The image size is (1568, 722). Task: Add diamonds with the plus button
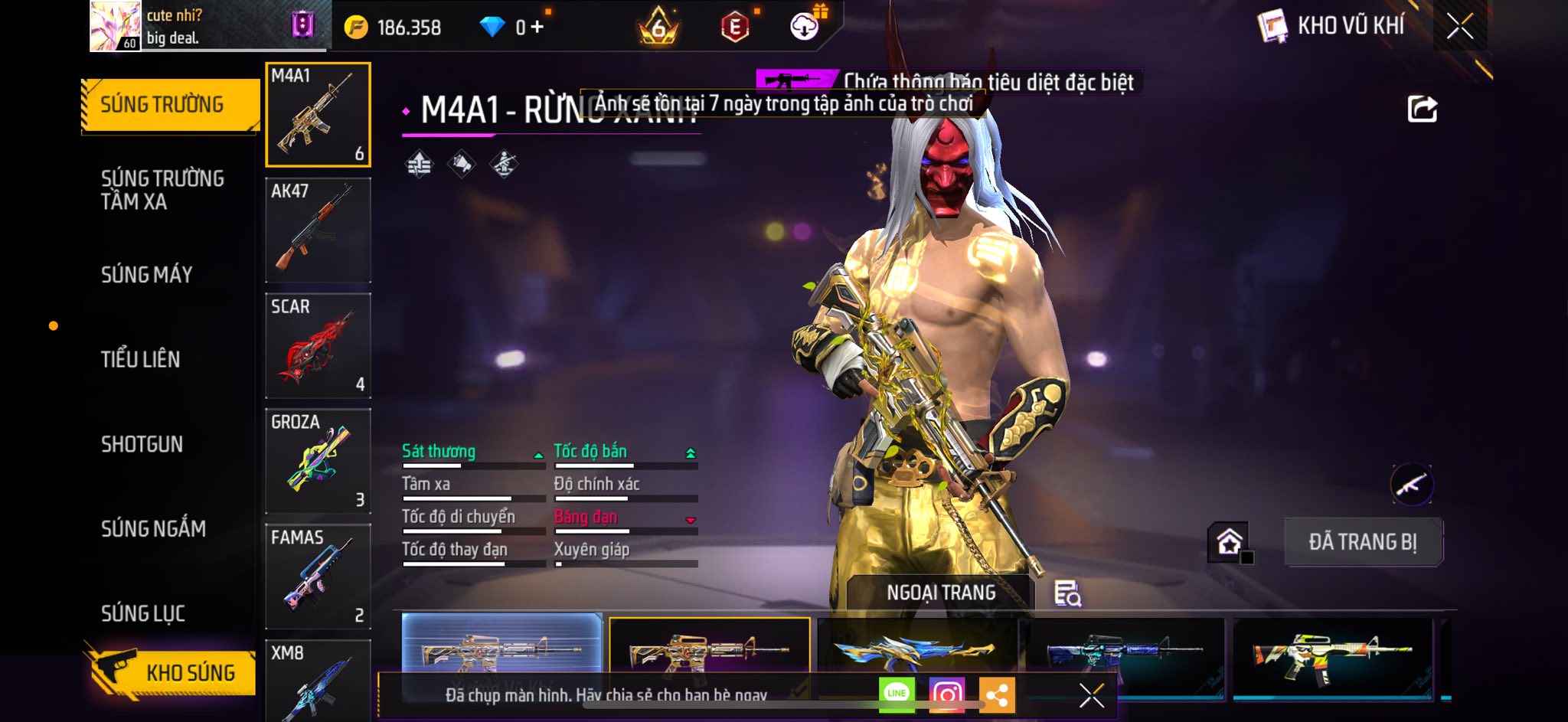coord(537,28)
